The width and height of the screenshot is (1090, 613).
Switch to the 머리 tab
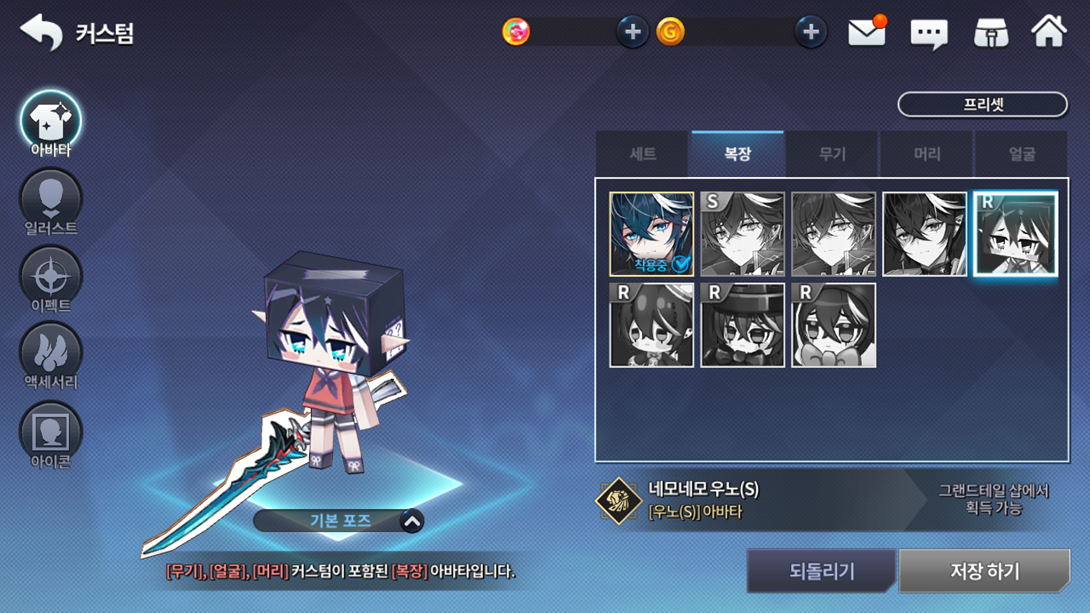[927, 154]
